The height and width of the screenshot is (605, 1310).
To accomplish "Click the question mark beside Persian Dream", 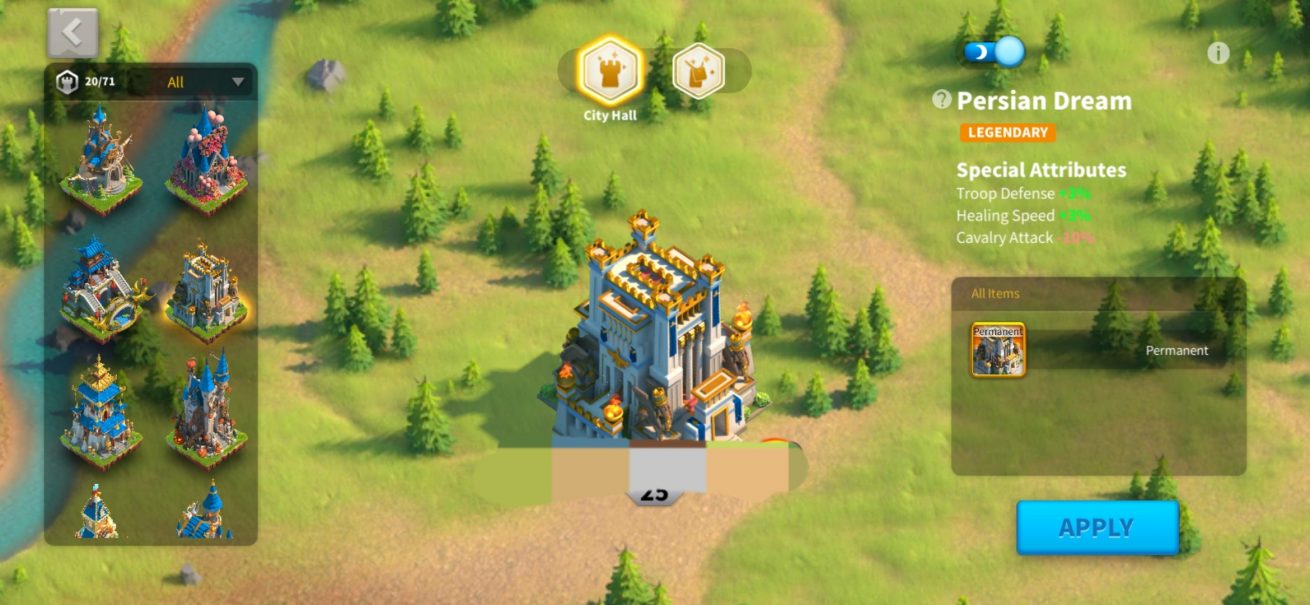I will click(x=941, y=99).
